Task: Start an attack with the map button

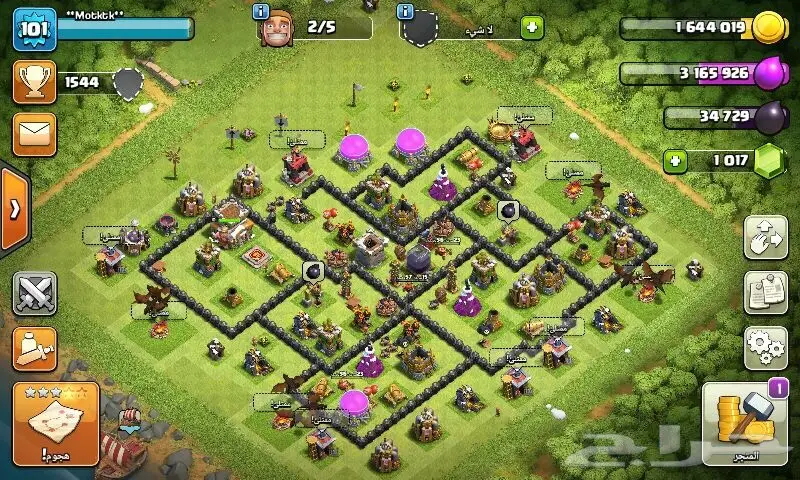Action: (x=55, y=422)
